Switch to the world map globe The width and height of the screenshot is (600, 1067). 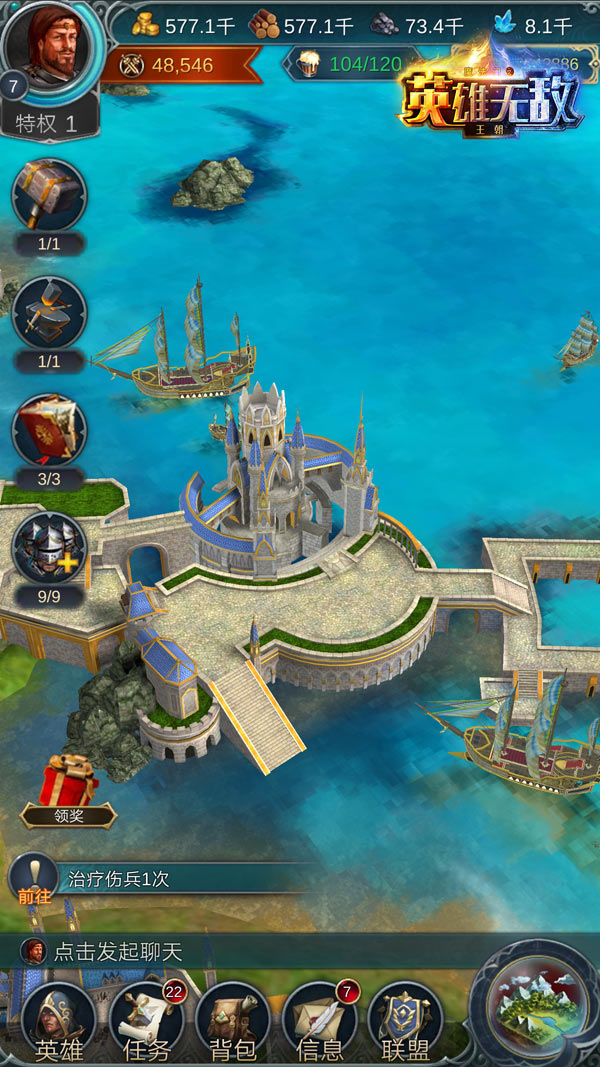535,1006
